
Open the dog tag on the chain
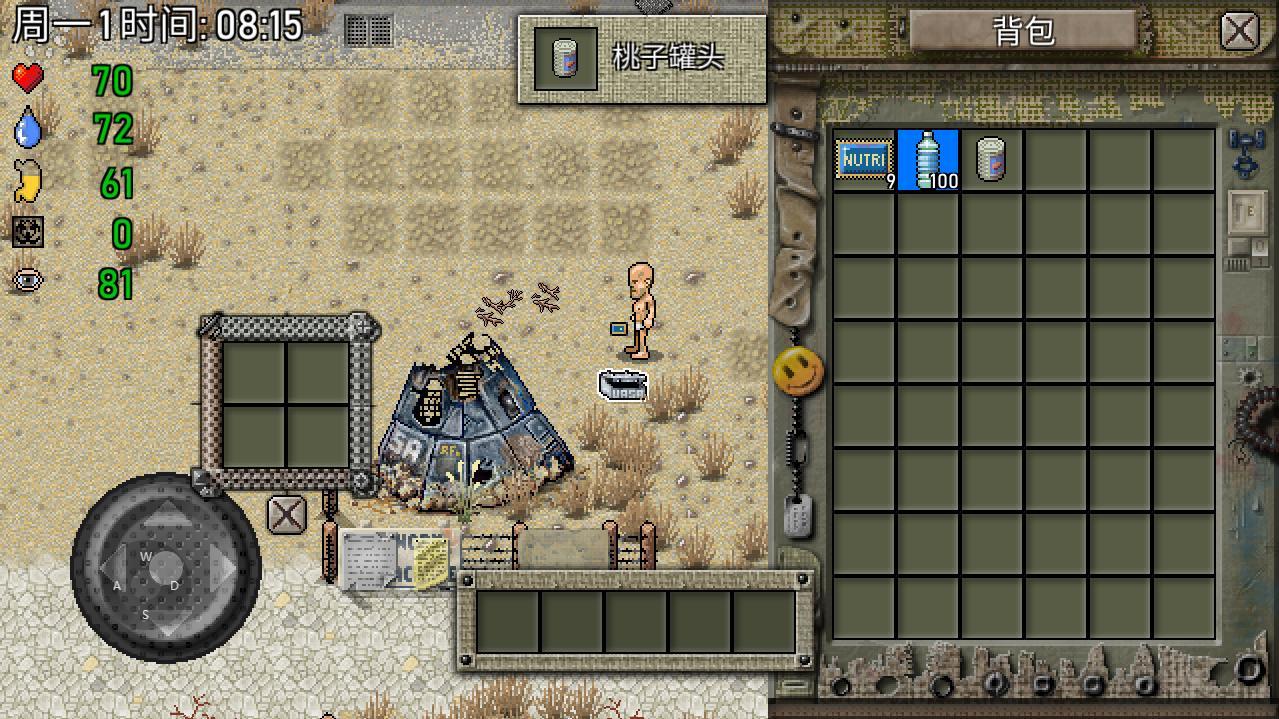(x=797, y=517)
